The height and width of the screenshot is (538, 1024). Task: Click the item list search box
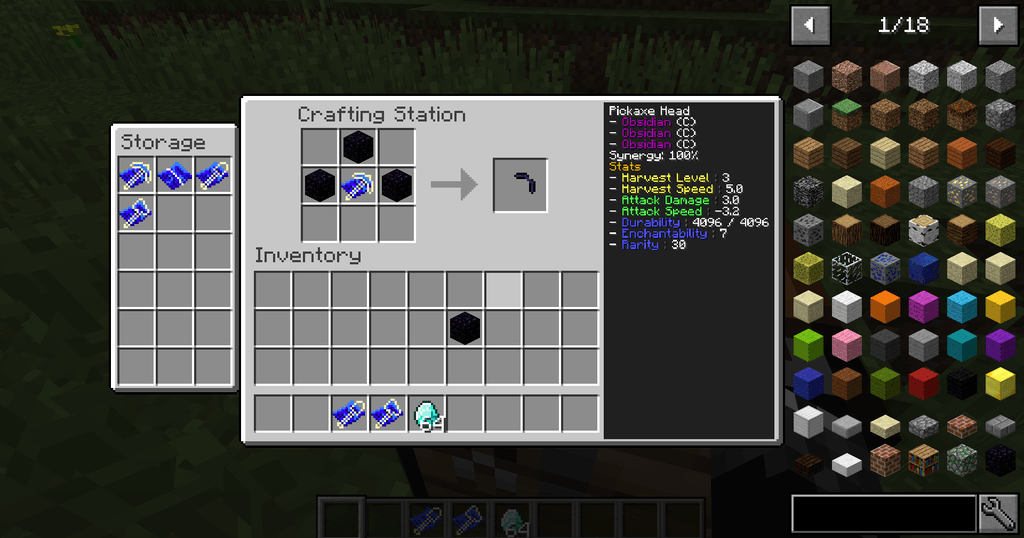coord(883,513)
